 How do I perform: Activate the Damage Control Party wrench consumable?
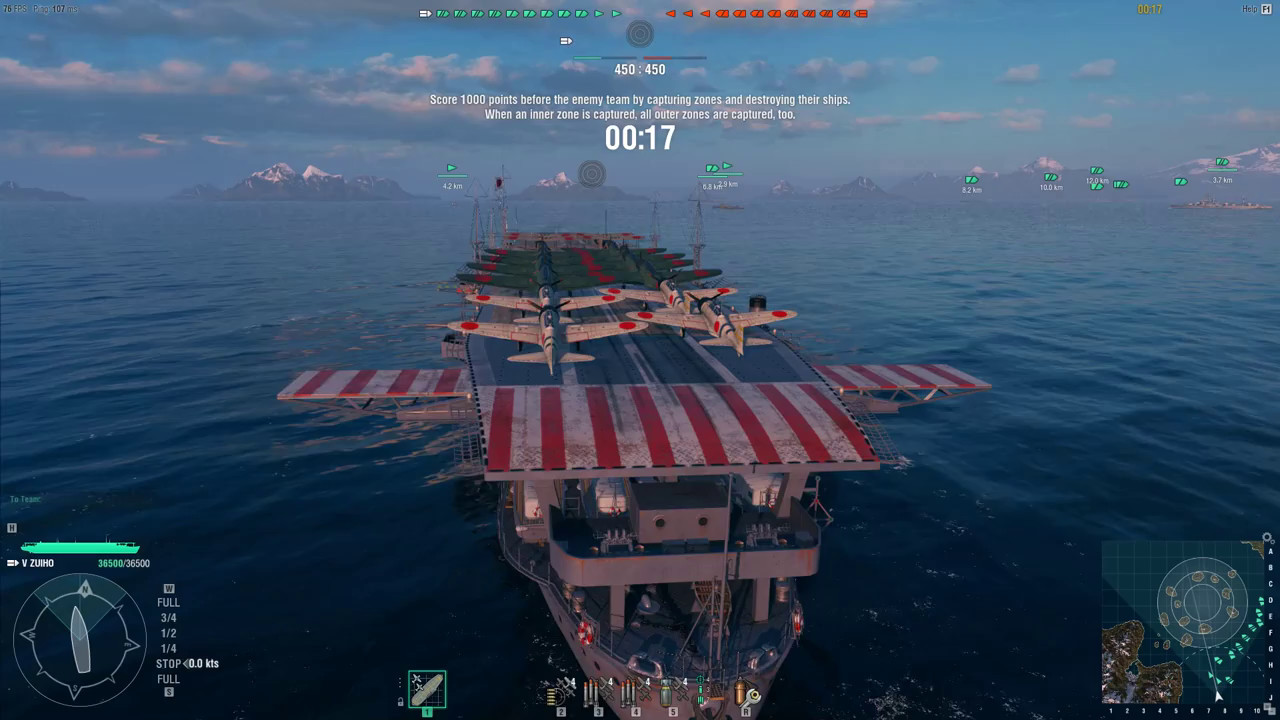[x=746, y=692]
